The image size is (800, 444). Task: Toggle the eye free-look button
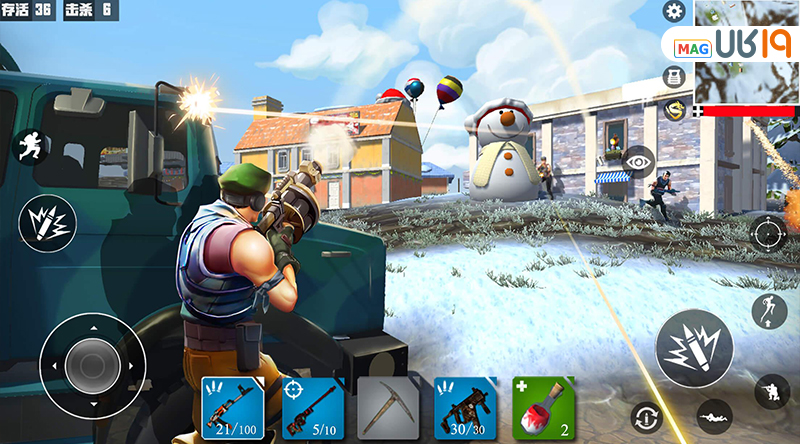click(638, 160)
